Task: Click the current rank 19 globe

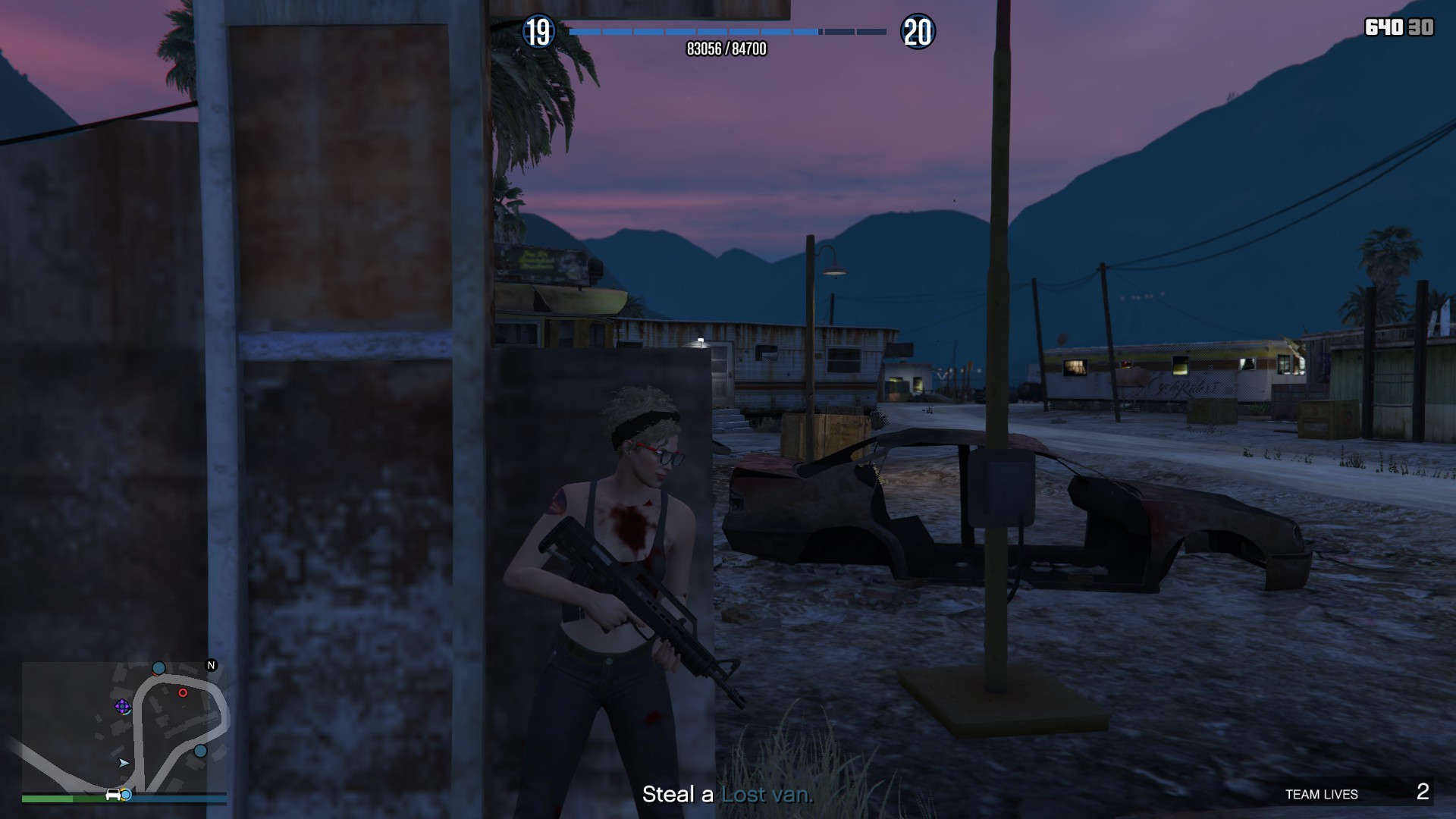Action: click(538, 32)
